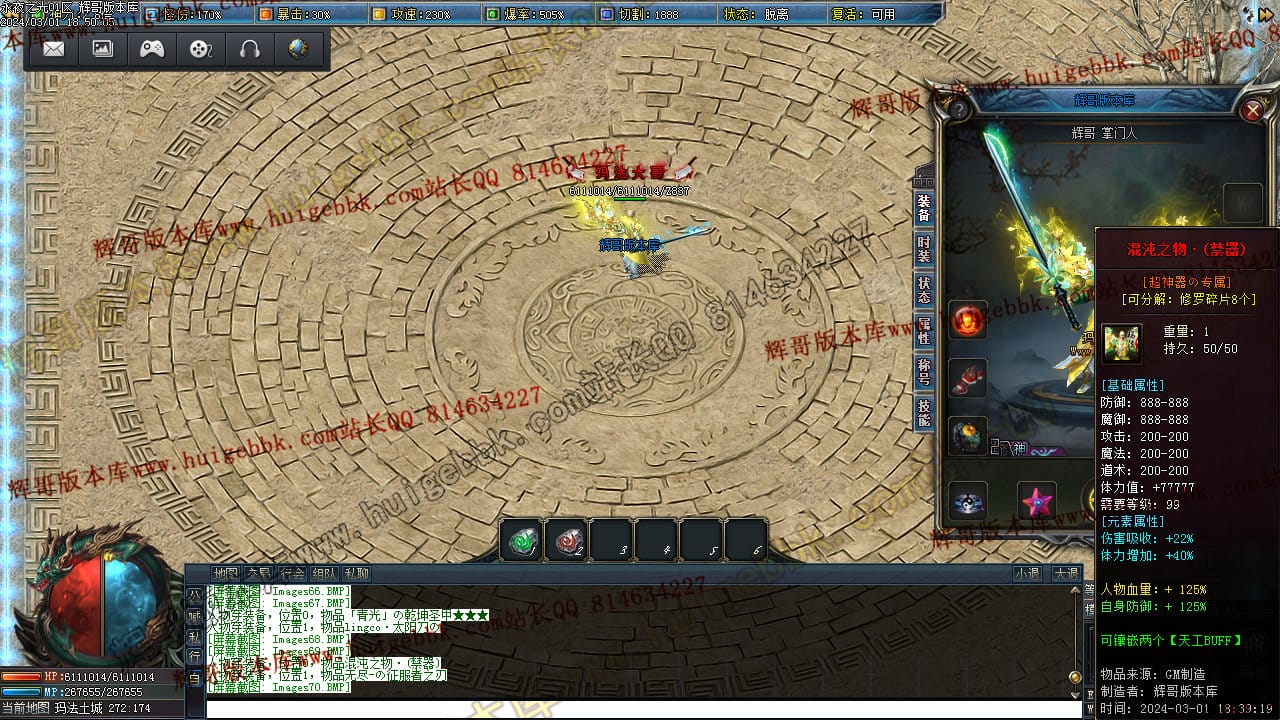Select the 称号 title tab
This screenshot has height=720, width=1280.
pyautogui.click(x=924, y=372)
